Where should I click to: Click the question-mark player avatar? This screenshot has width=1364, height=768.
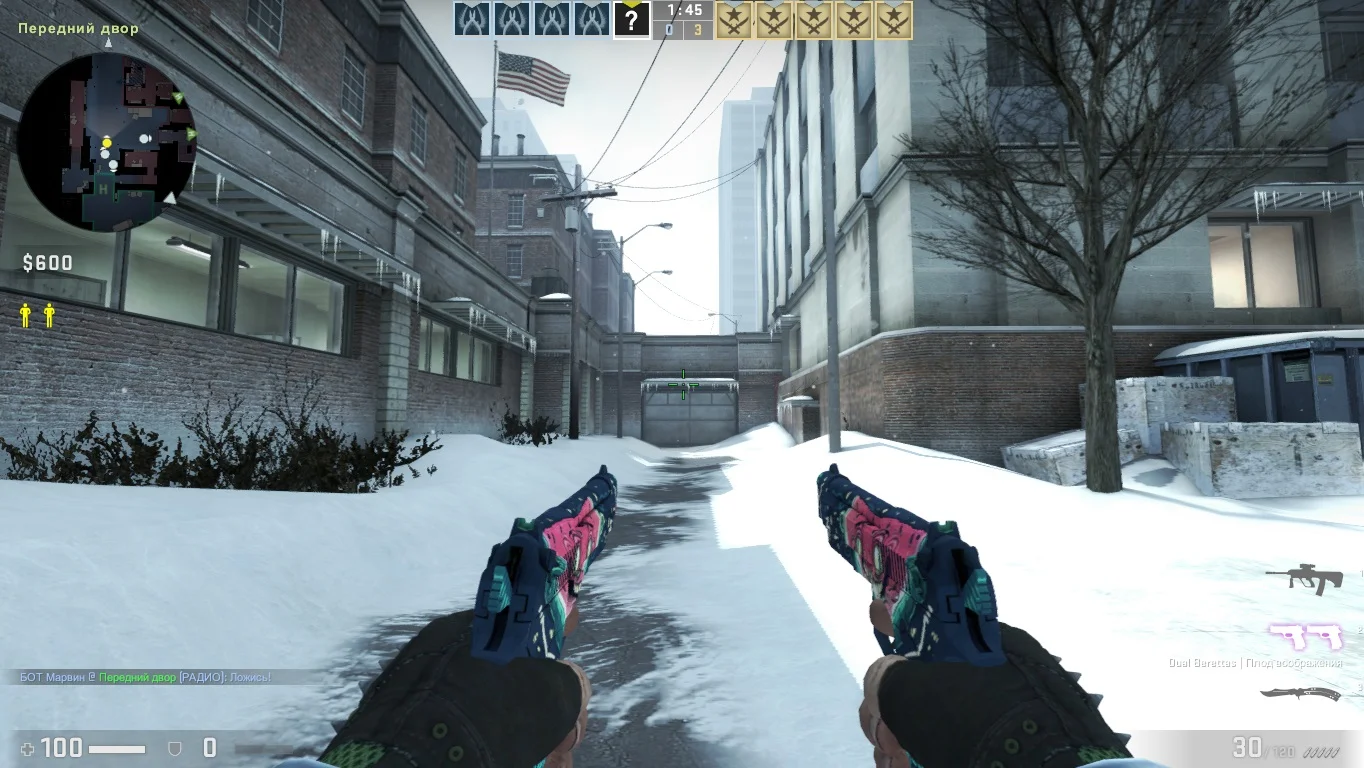click(x=631, y=20)
